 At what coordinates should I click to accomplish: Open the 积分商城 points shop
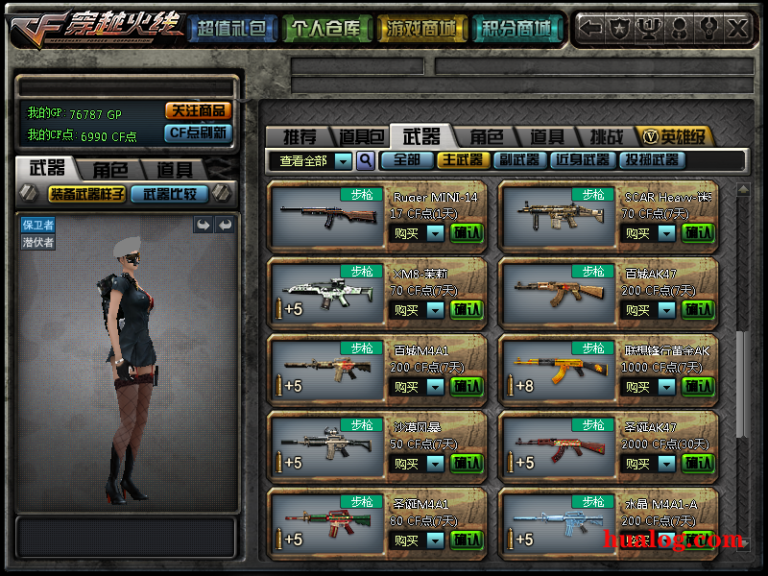[x=515, y=28]
